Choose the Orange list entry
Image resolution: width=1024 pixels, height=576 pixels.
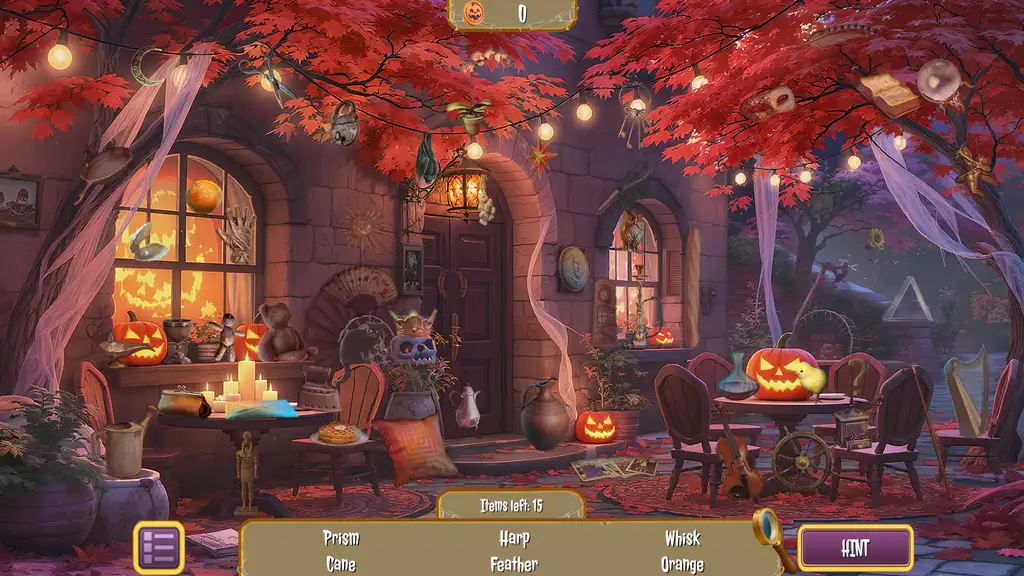point(683,565)
